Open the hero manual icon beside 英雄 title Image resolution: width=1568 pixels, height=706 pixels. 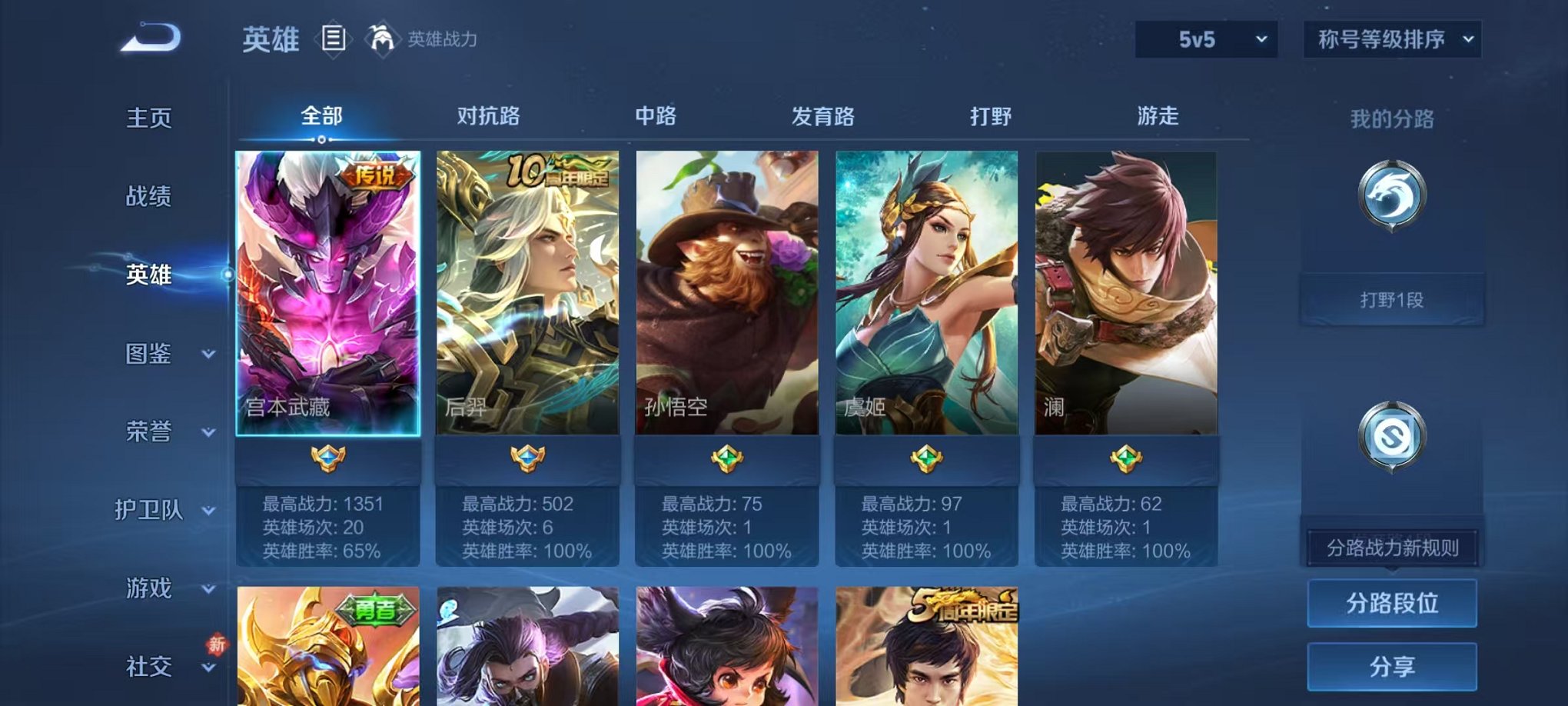335,38
